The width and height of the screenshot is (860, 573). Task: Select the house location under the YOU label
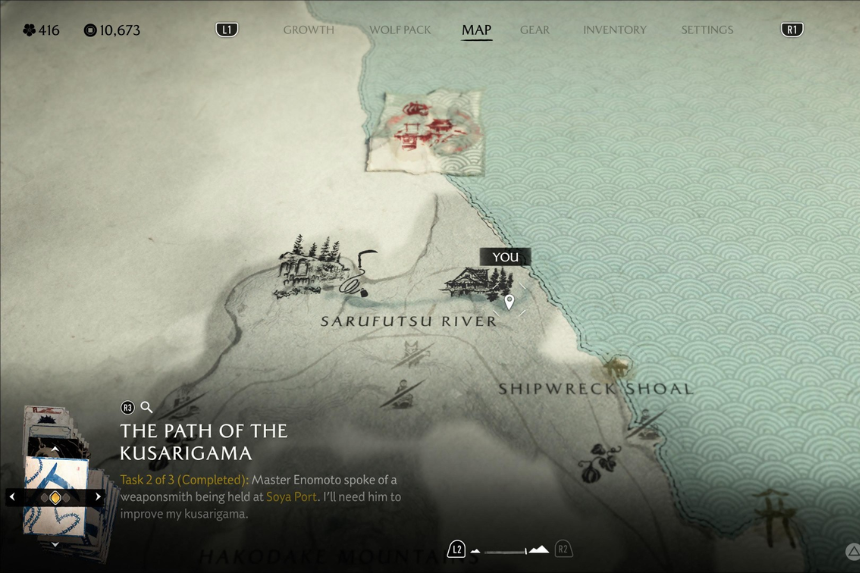coord(472,282)
